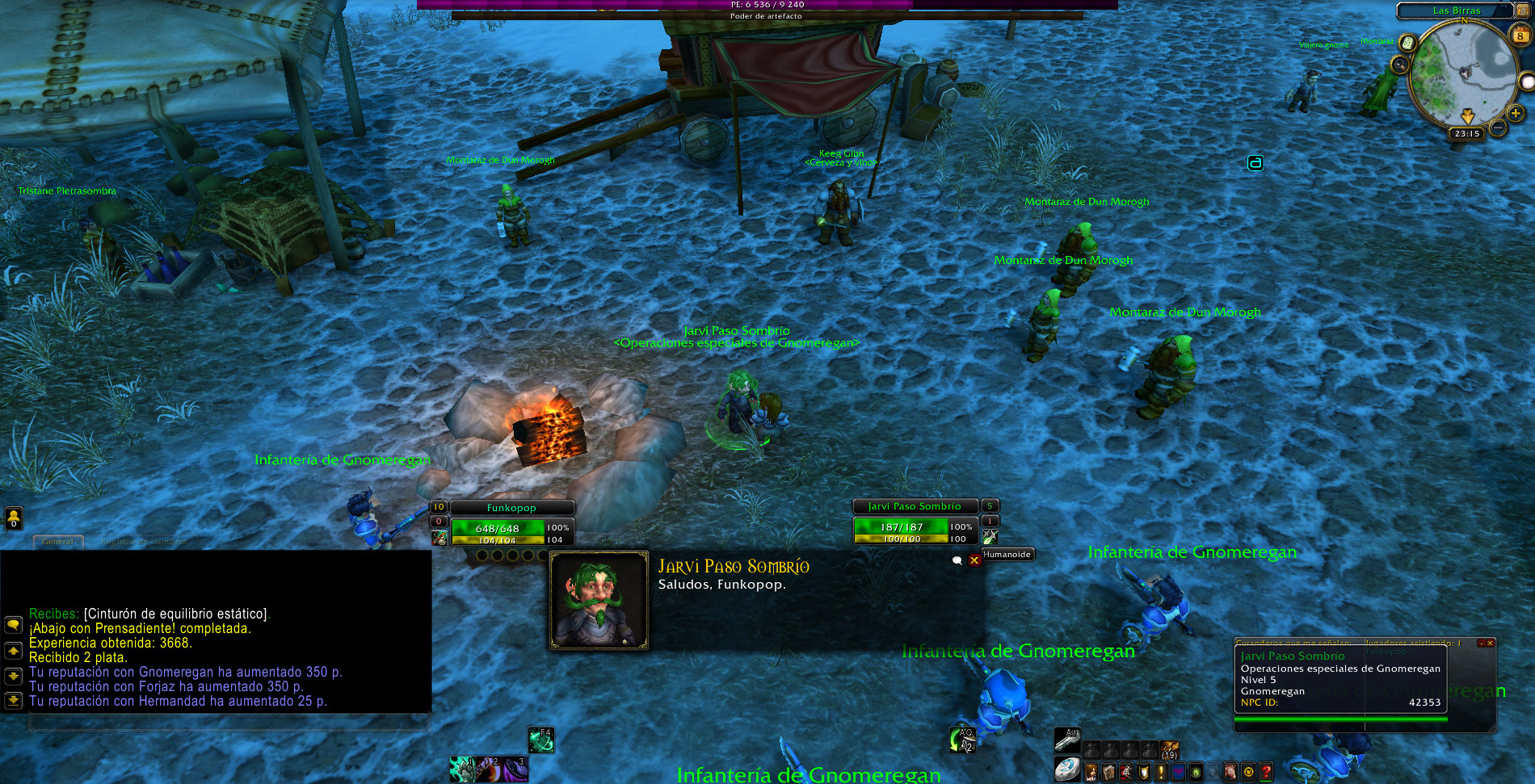Open the backpack bag showing 19
Screen dimensions: 1535x784
tap(1169, 749)
